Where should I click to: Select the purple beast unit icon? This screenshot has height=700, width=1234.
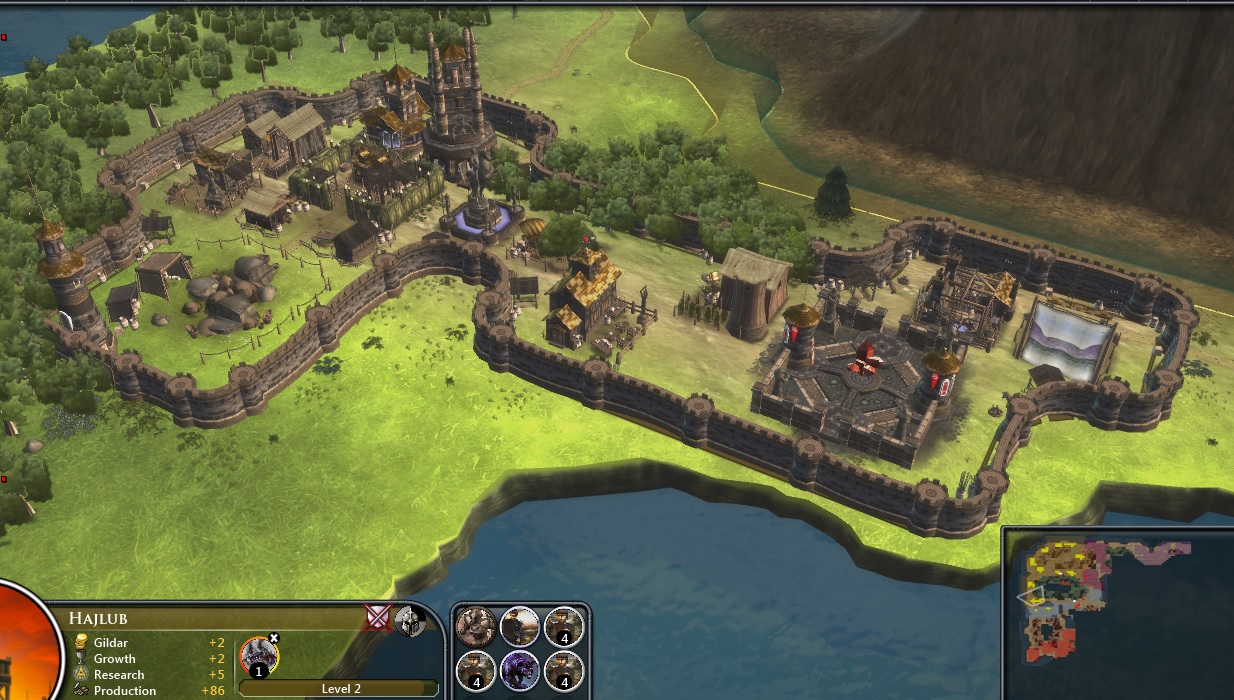coord(520,670)
